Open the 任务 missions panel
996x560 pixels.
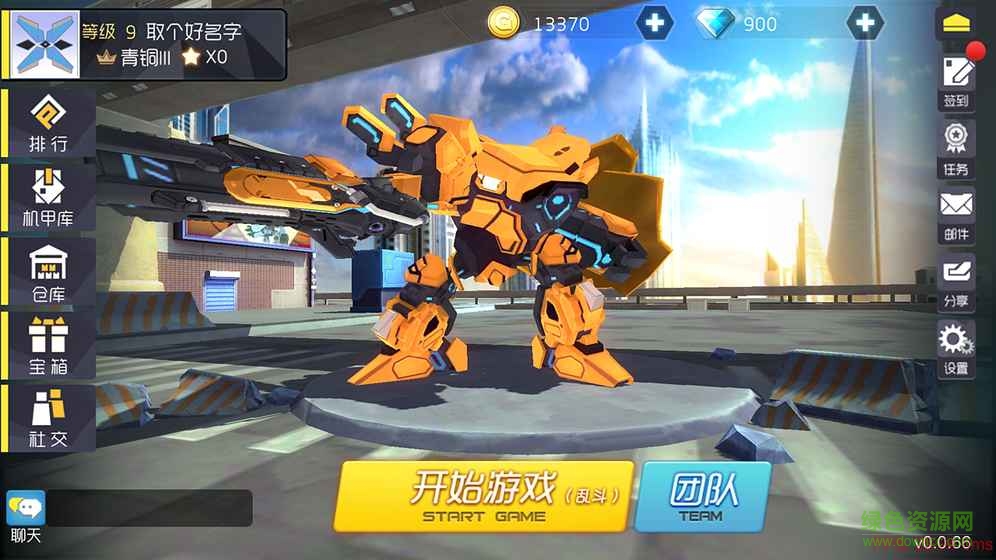pos(956,148)
